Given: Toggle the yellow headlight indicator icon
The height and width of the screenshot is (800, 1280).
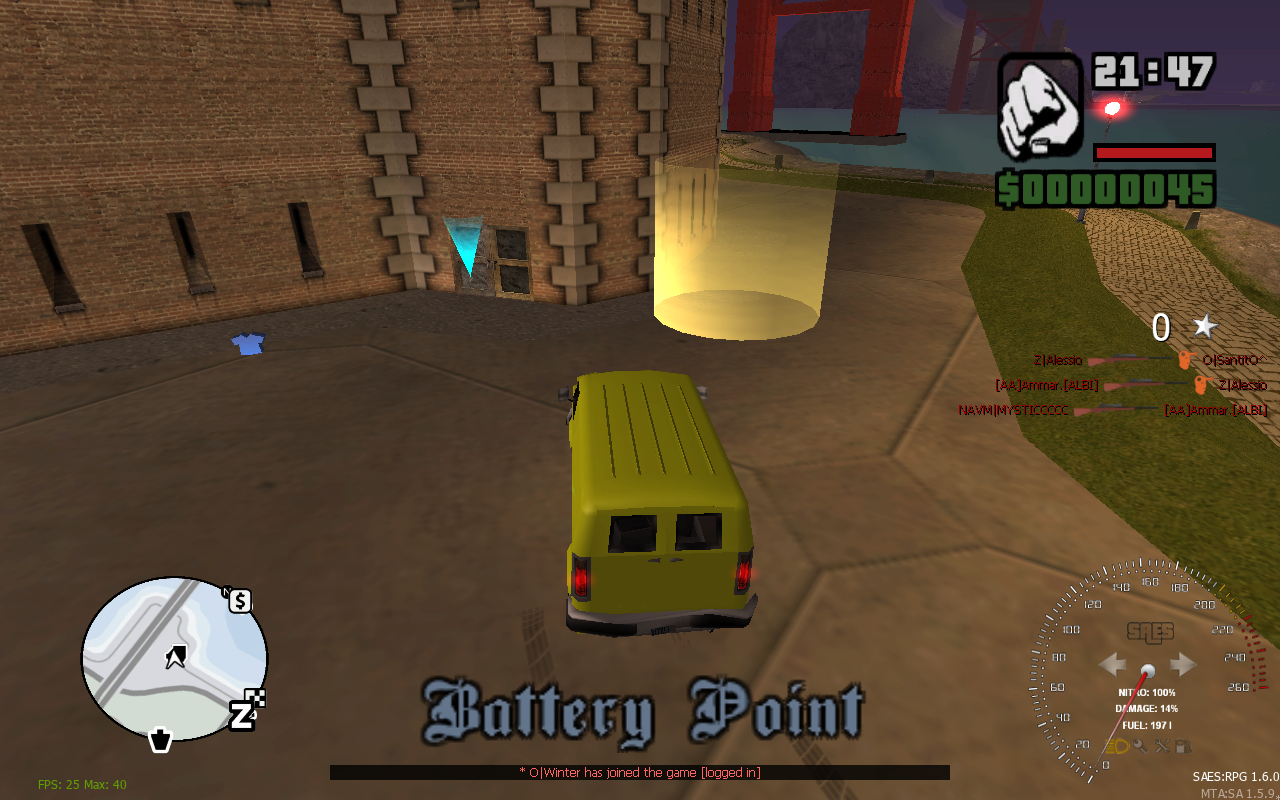Looking at the screenshot, I should coord(1118,746).
